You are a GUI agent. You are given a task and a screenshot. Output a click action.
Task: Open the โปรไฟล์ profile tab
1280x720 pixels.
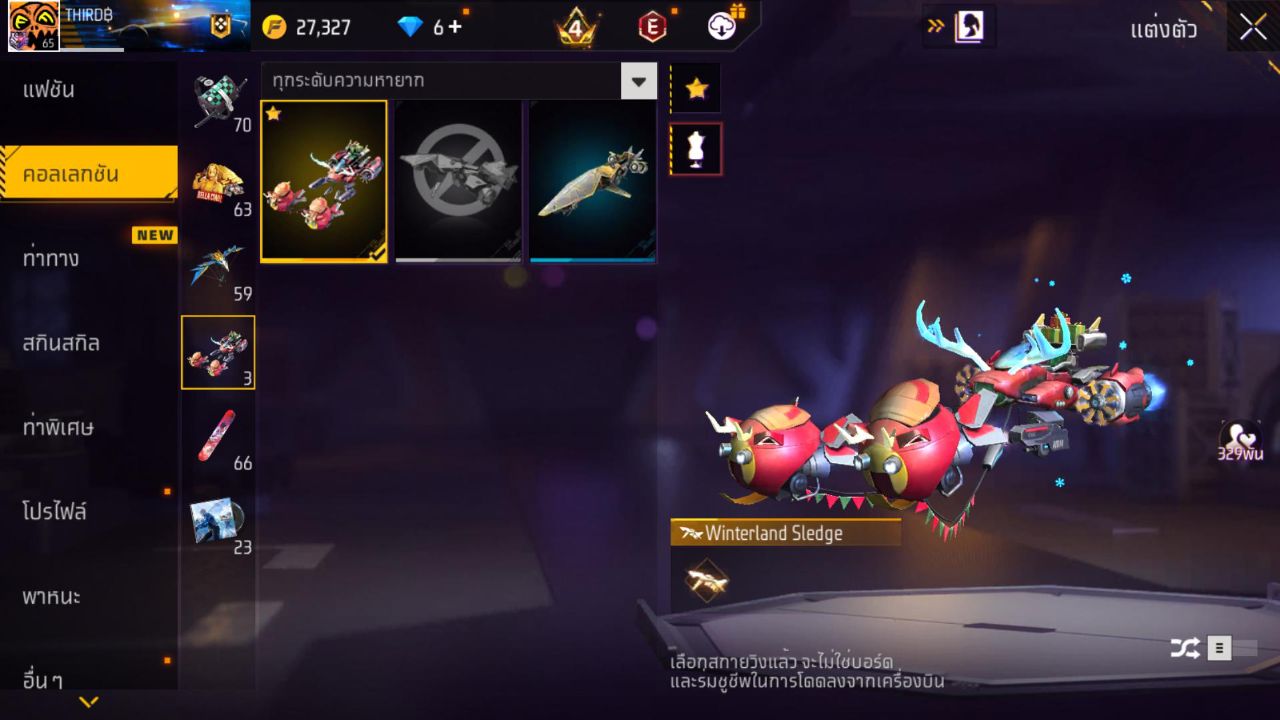56,512
